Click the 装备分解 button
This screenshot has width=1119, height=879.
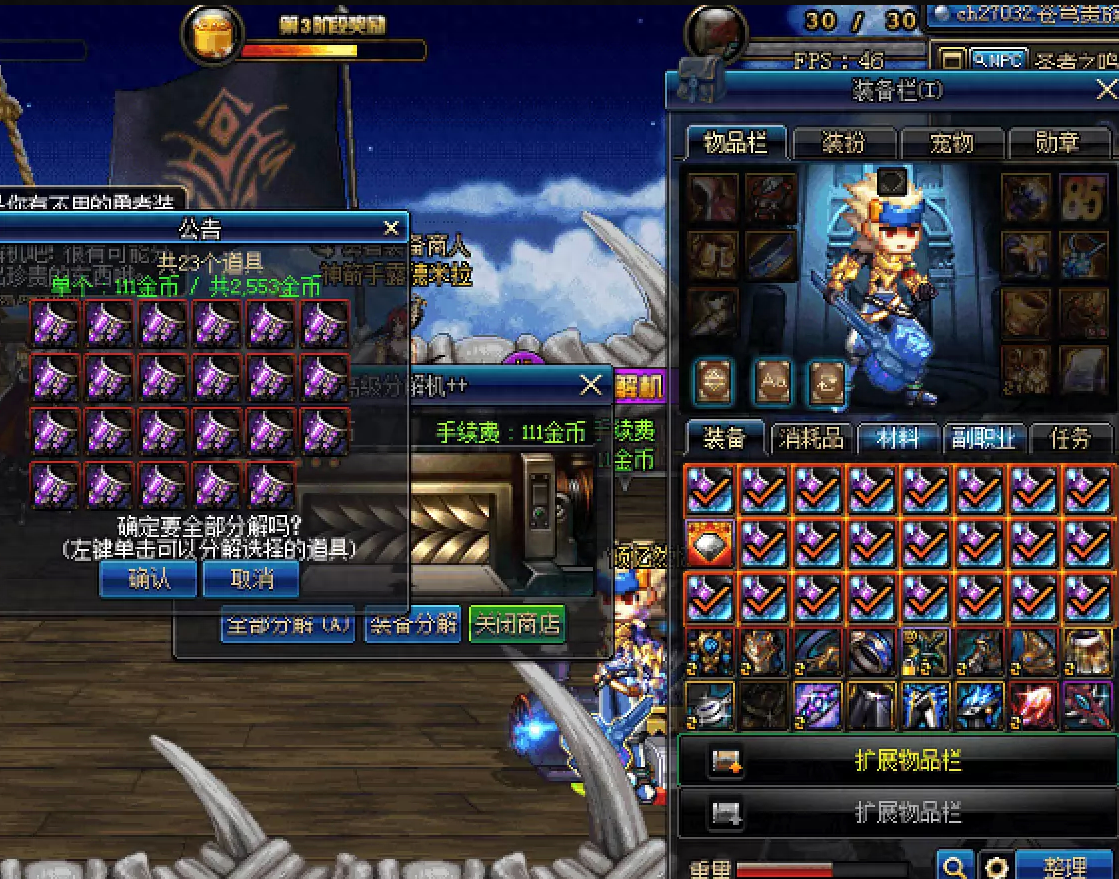(413, 625)
